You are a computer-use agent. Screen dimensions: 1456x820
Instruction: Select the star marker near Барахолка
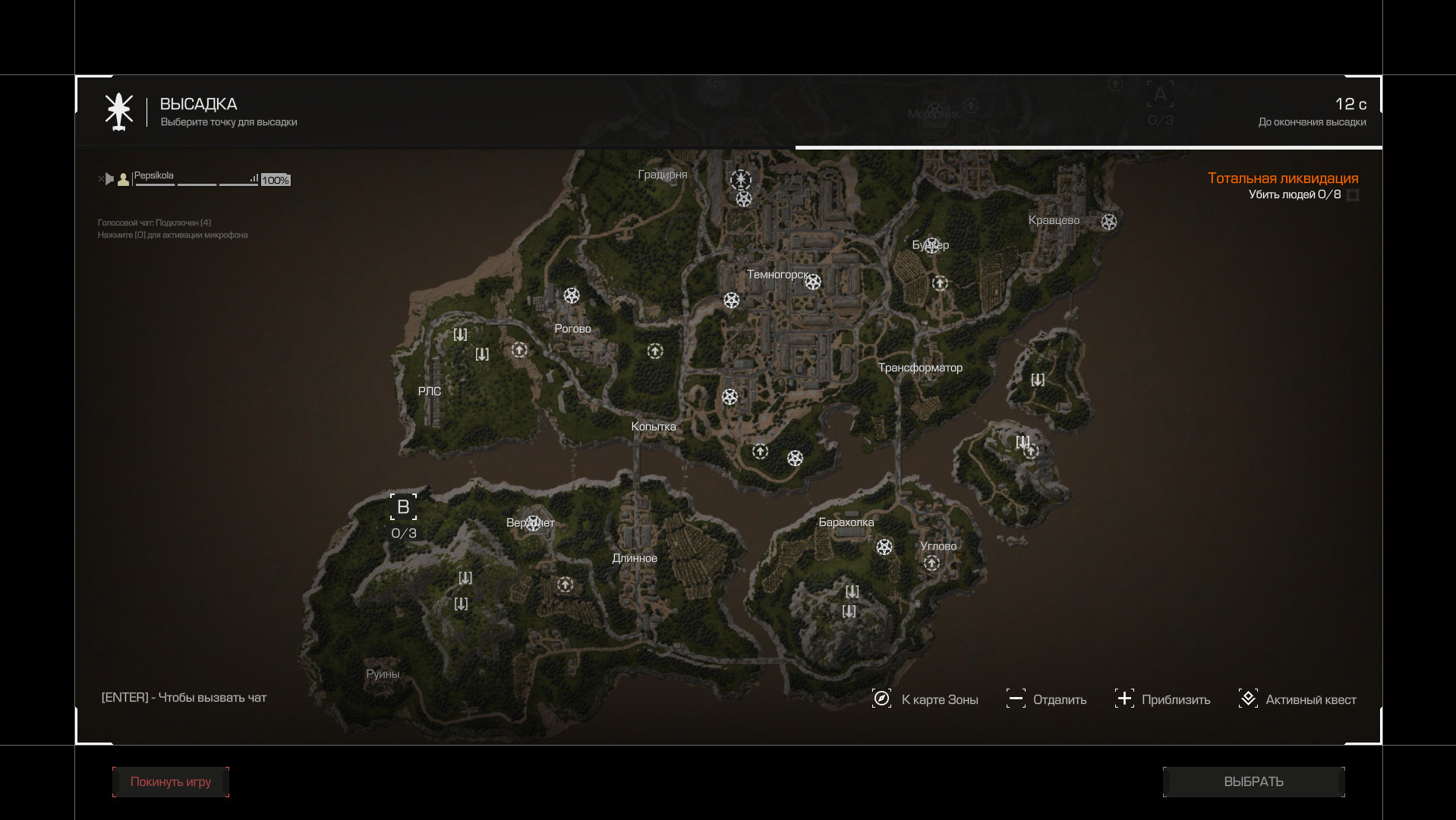click(884, 547)
